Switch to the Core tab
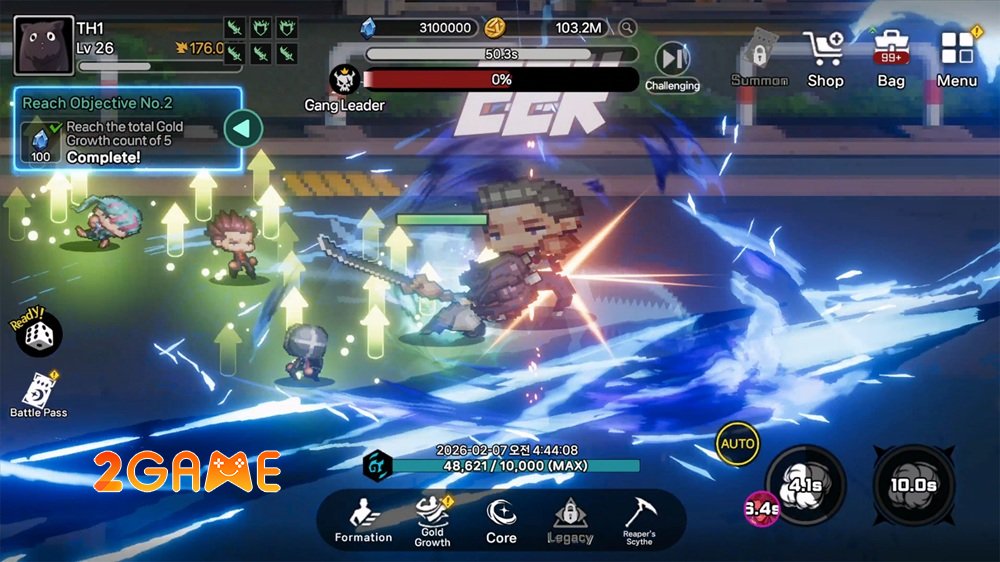This screenshot has height=562, width=1000. click(501, 522)
